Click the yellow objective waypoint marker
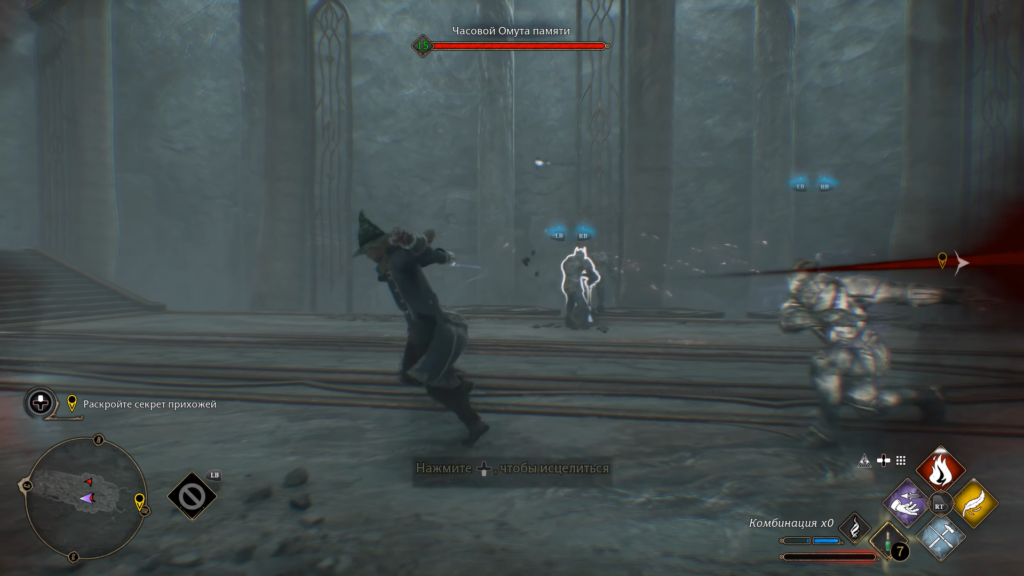 941,261
